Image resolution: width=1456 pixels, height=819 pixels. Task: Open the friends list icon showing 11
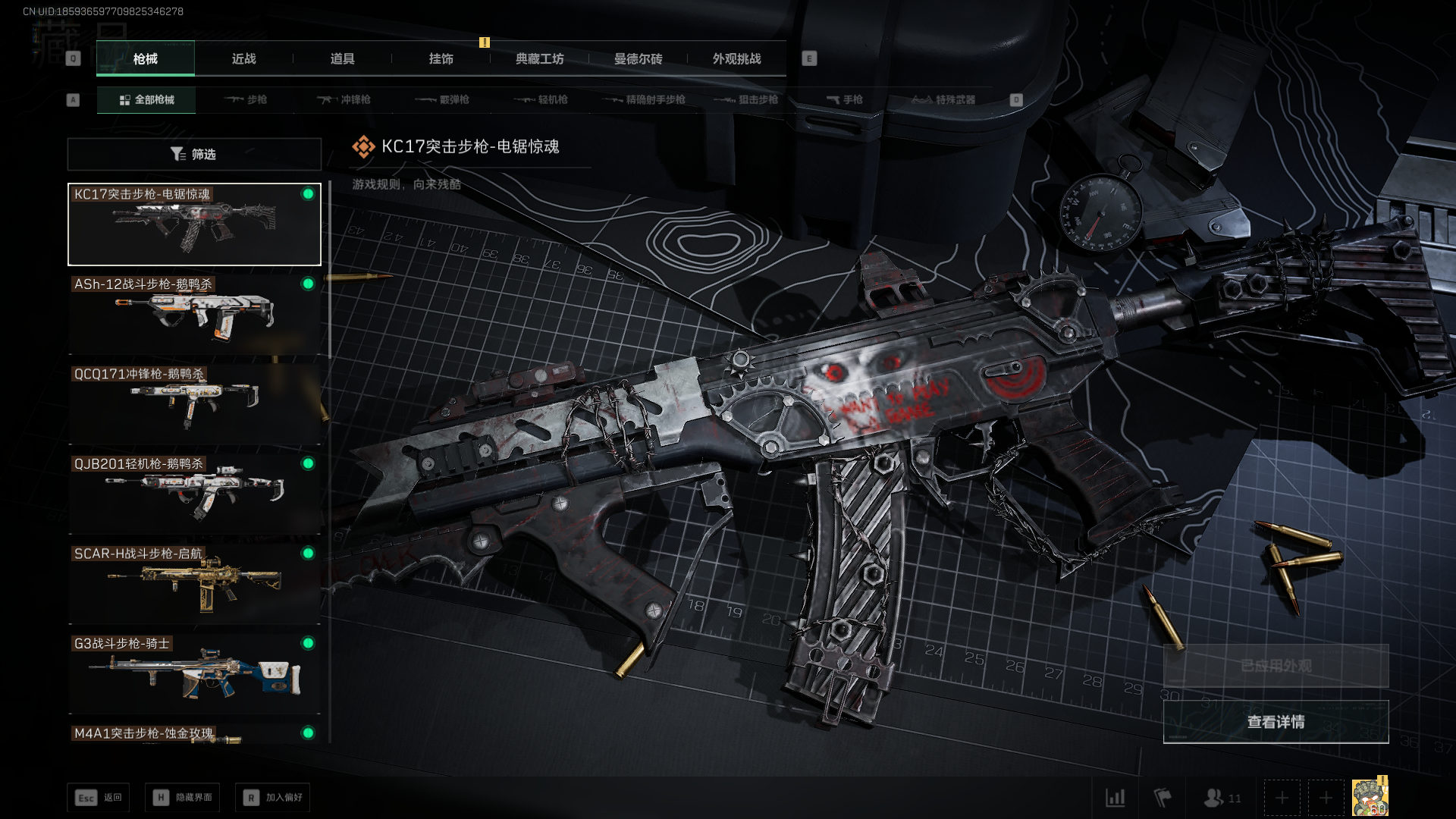pyautogui.click(x=1222, y=798)
